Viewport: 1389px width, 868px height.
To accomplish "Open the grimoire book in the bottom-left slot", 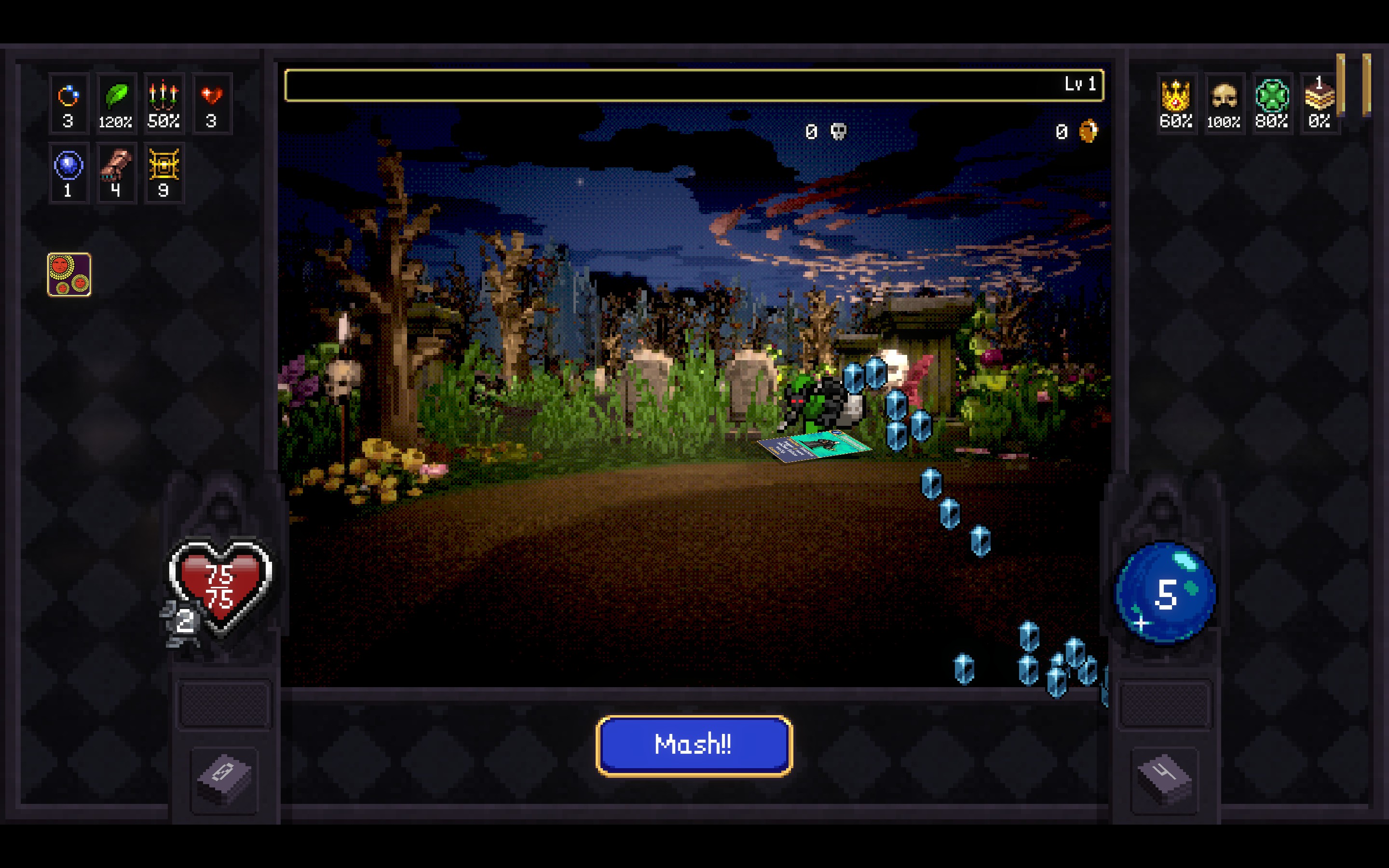I will (224, 781).
